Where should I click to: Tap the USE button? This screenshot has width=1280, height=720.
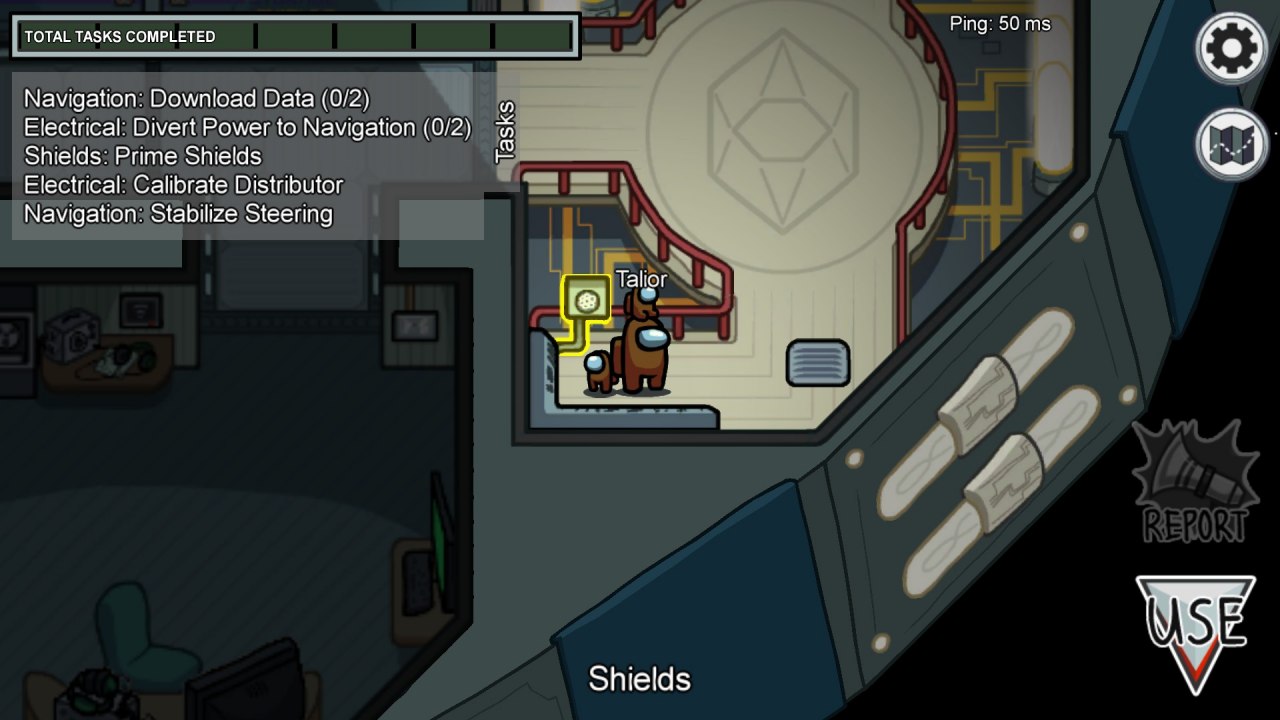(x=1196, y=630)
